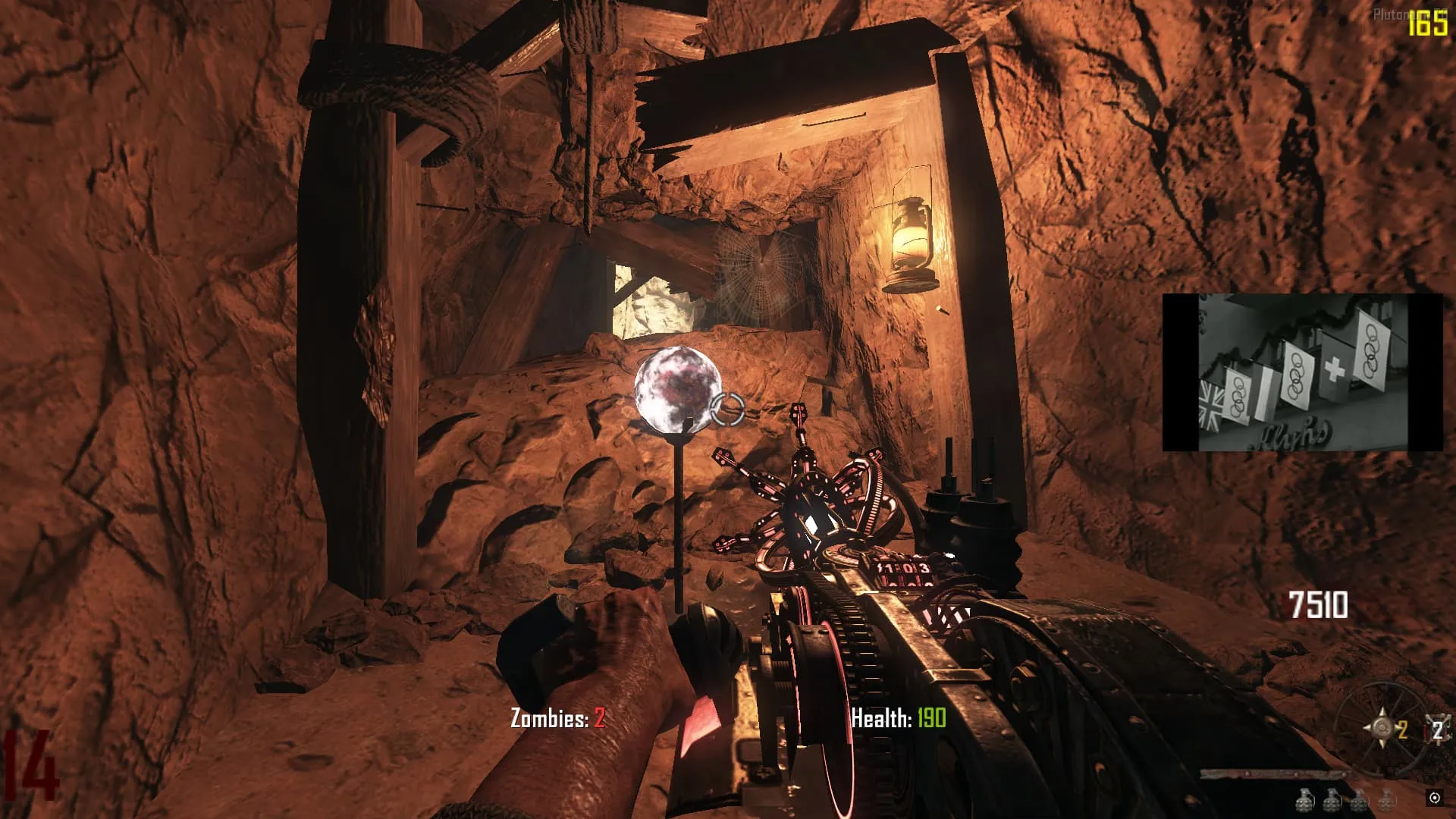1456x819 pixels.
Task: Select the crossed tools item icon
Action: click(x=1436, y=729)
